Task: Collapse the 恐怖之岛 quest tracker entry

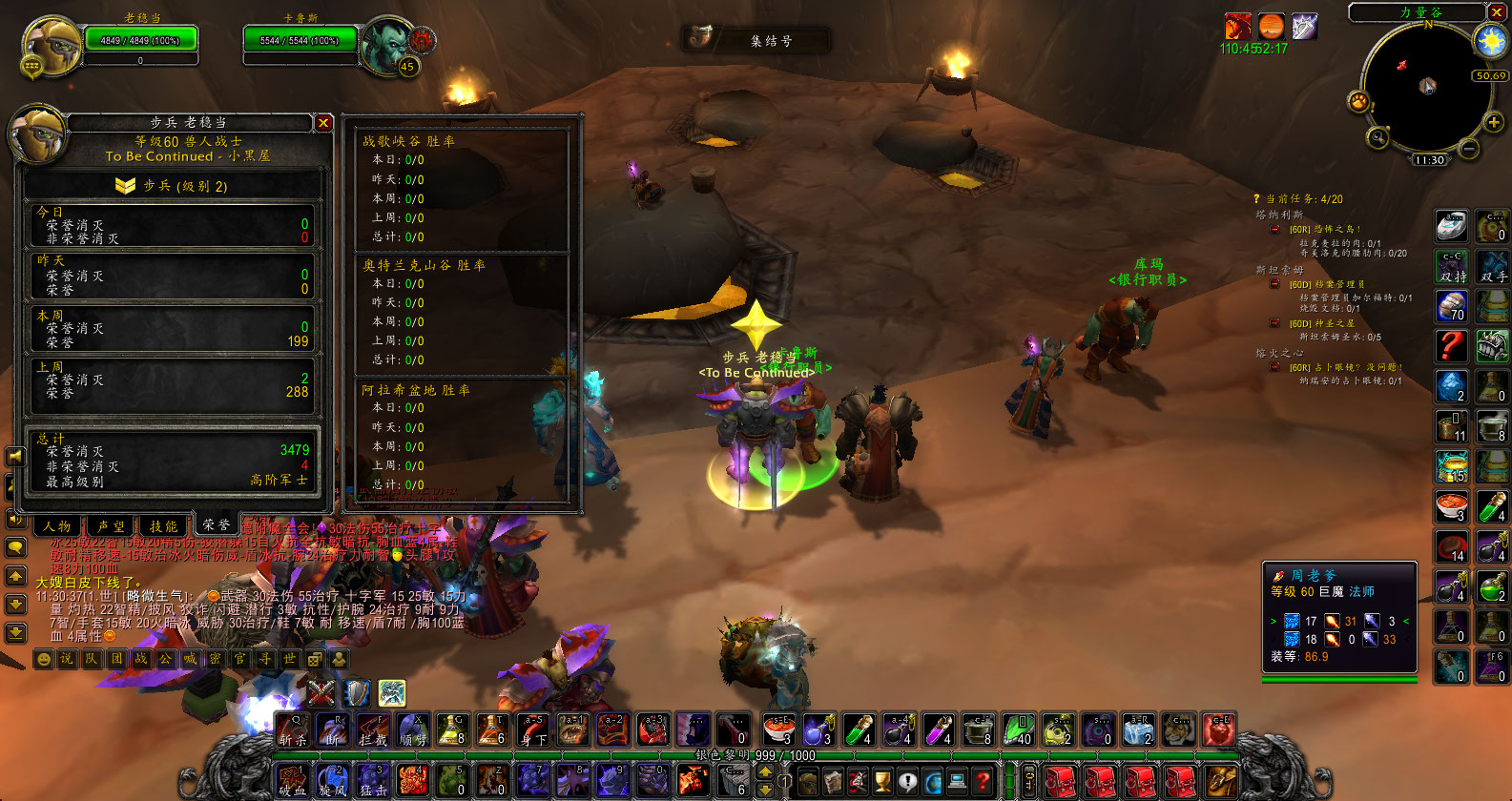Action: pos(1274,229)
